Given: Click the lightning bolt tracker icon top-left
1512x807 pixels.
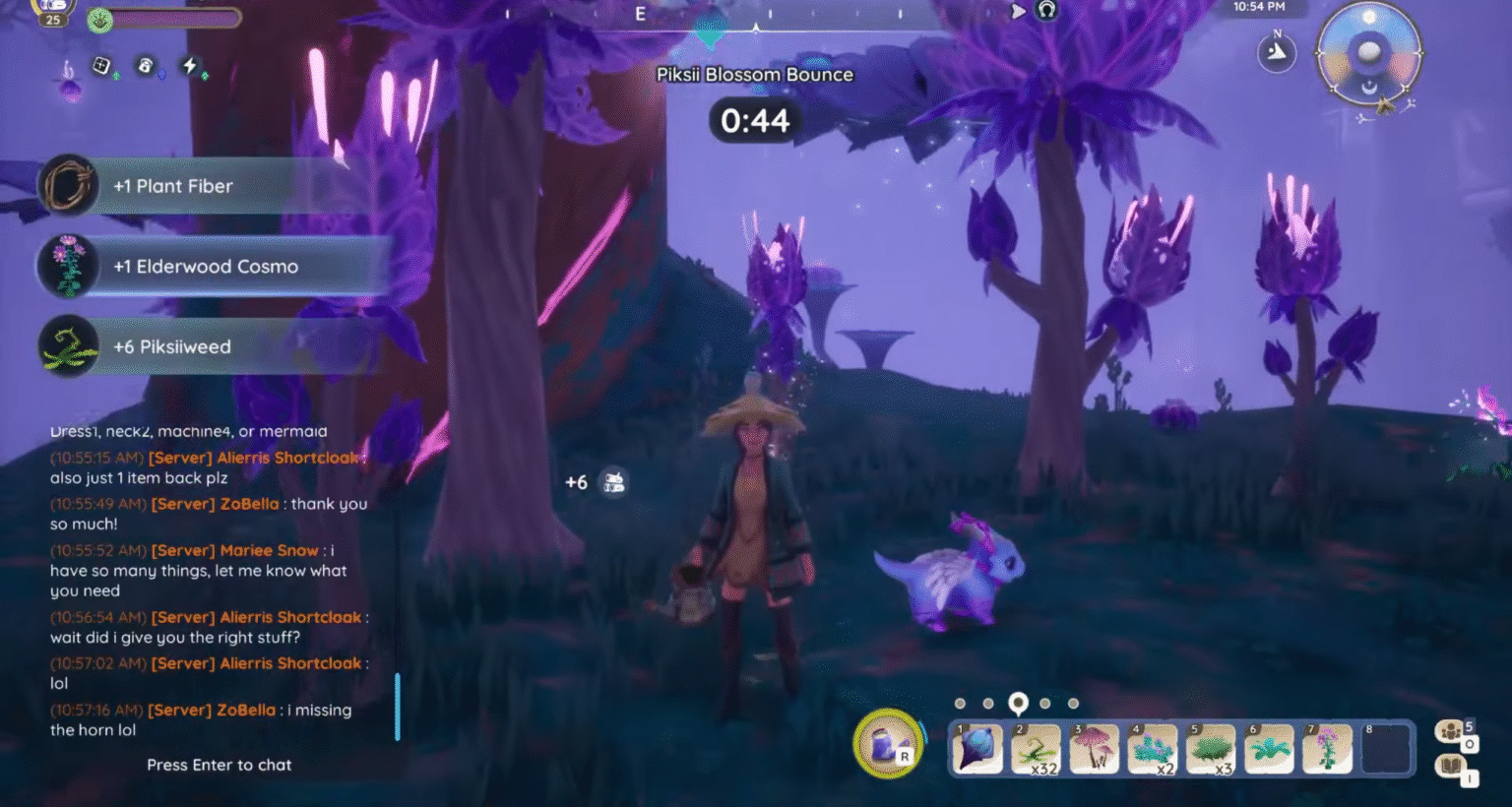Looking at the screenshot, I should 189,66.
